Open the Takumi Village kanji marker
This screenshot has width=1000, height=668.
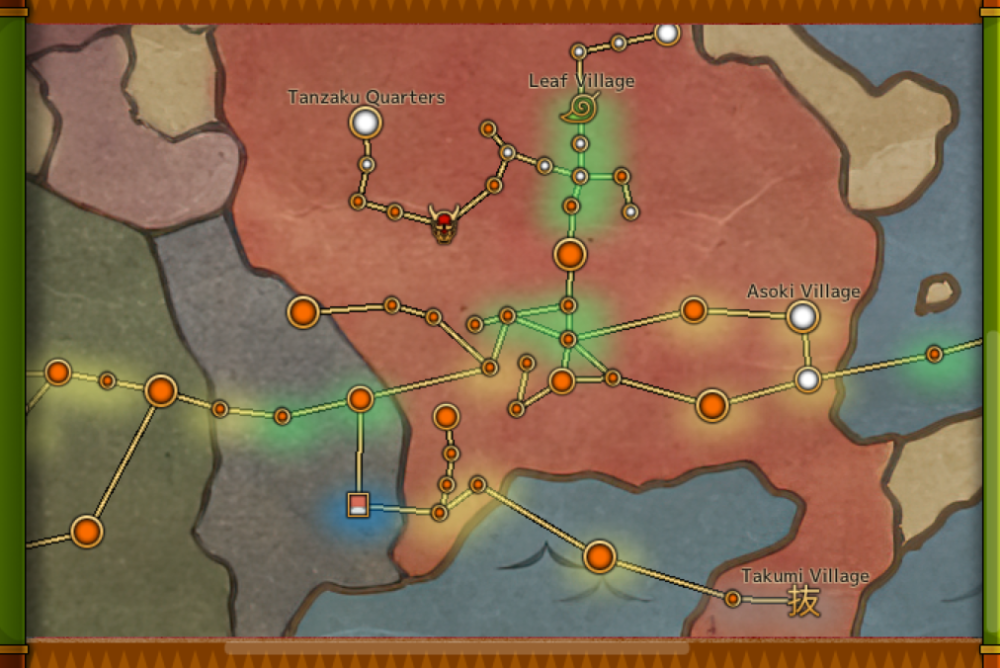point(804,600)
